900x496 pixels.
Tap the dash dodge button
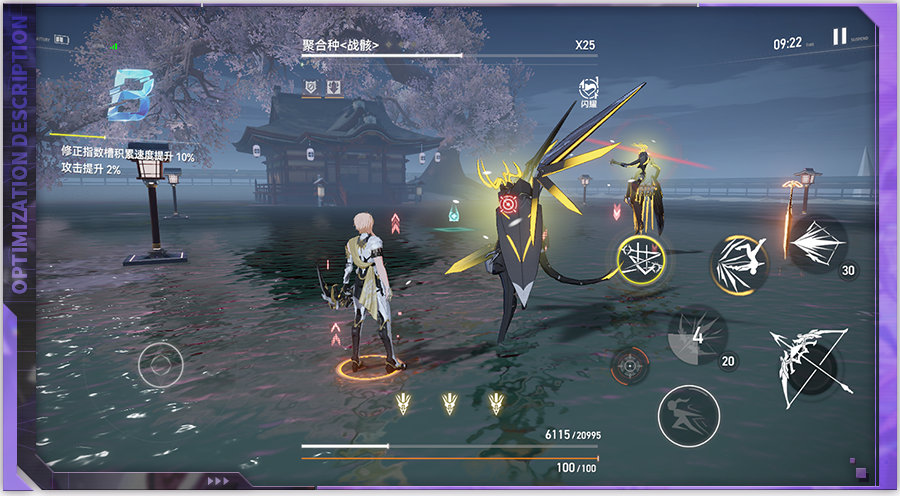tap(689, 414)
